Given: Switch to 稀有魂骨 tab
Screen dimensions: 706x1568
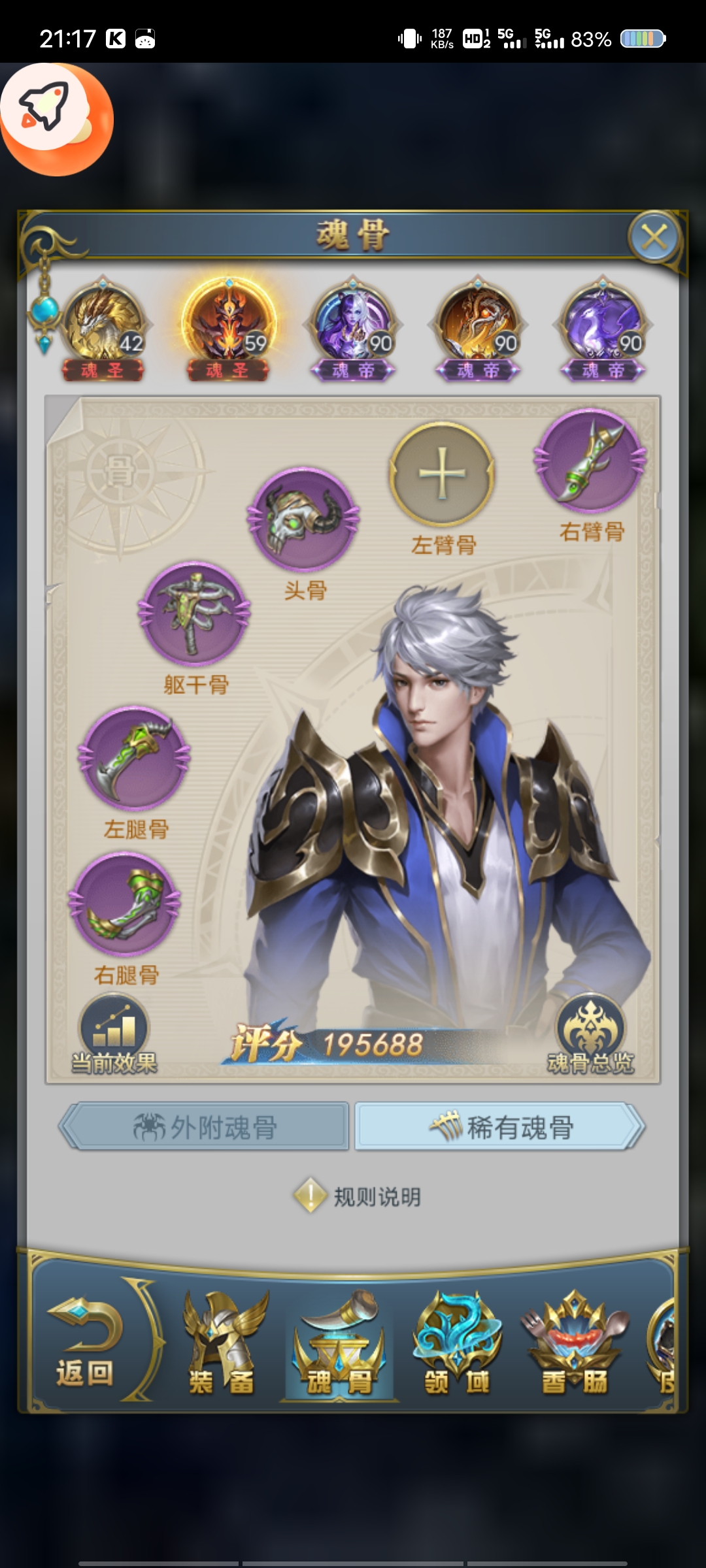Looking at the screenshot, I should 499,1127.
